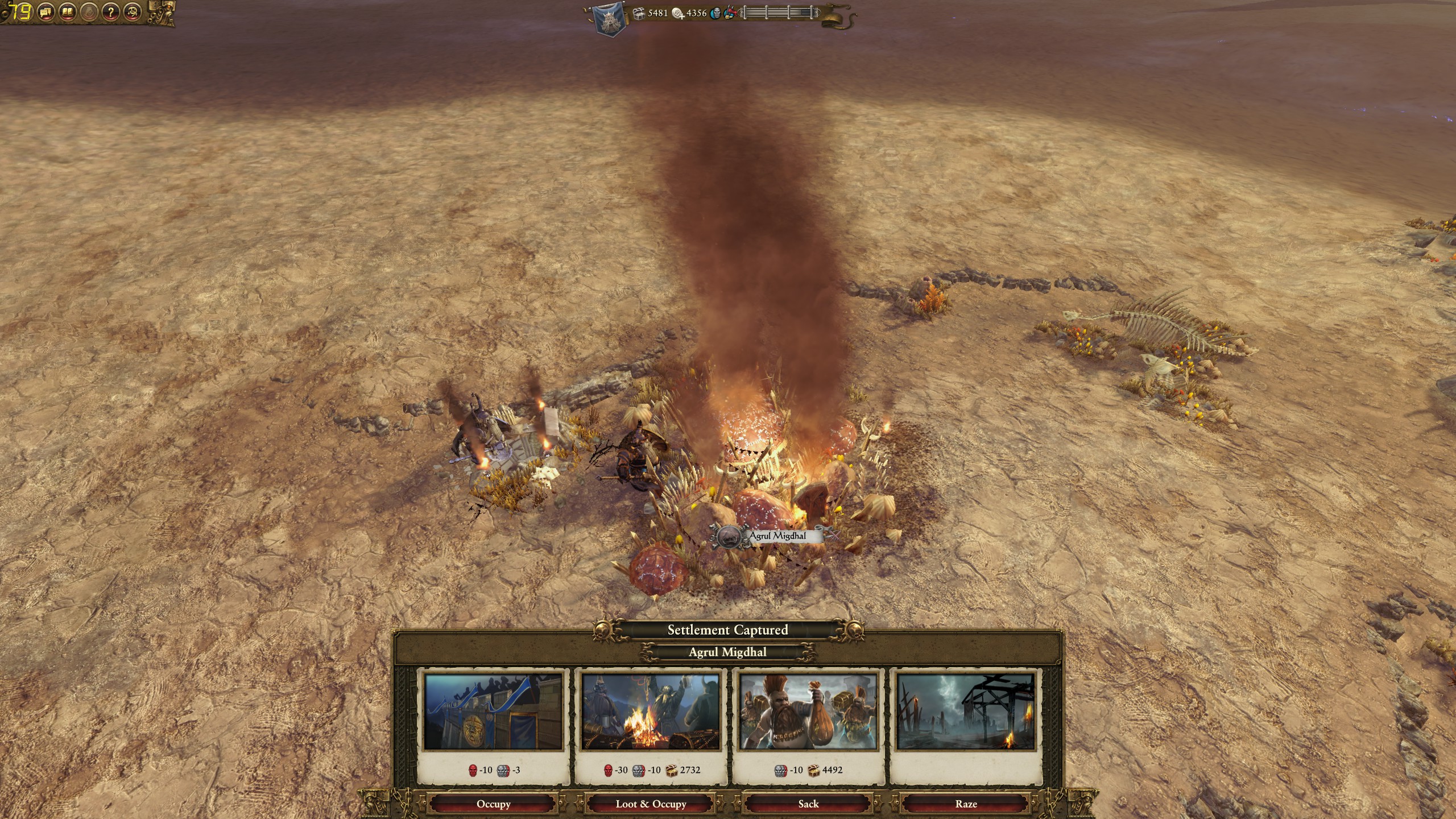Raze the settlement of Agrul Migdhal
The width and height of the screenshot is (1456, 819).
point(966,804)
